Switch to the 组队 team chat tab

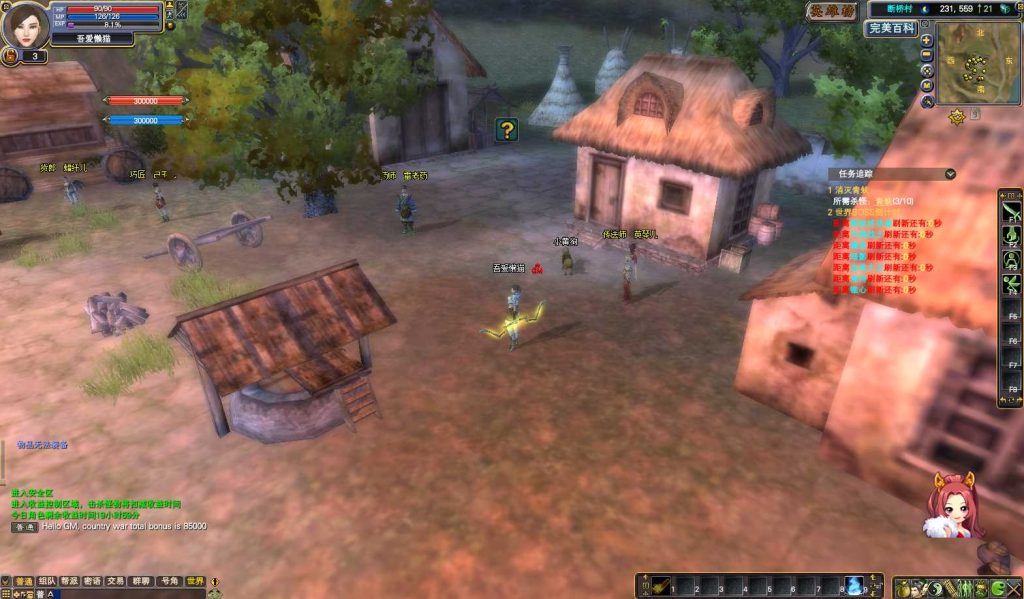pos(47,581)
